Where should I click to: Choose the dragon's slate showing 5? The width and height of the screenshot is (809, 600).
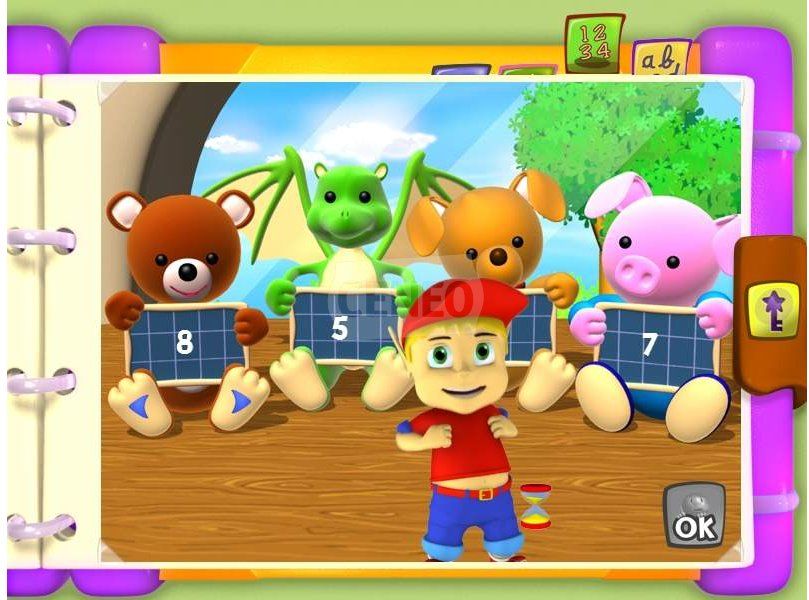341,326
